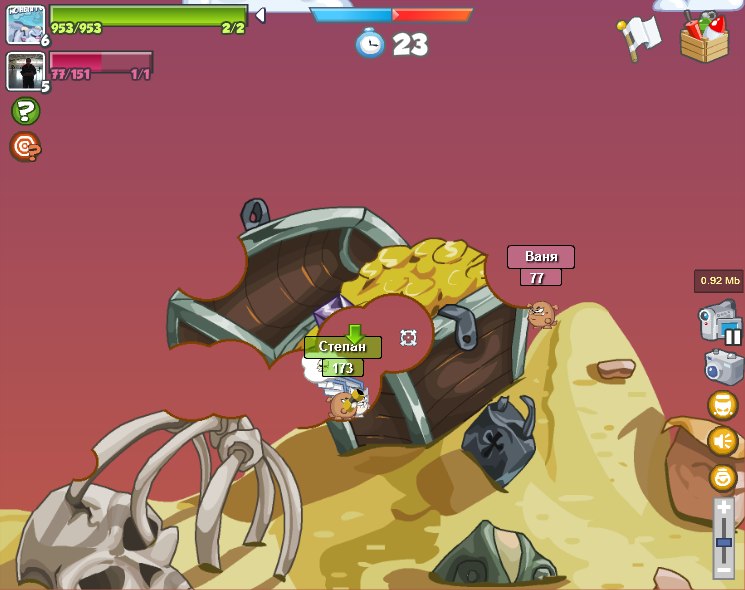Click the white surrender flag
The image size is (745, 590).
click(x=640, y=37)
